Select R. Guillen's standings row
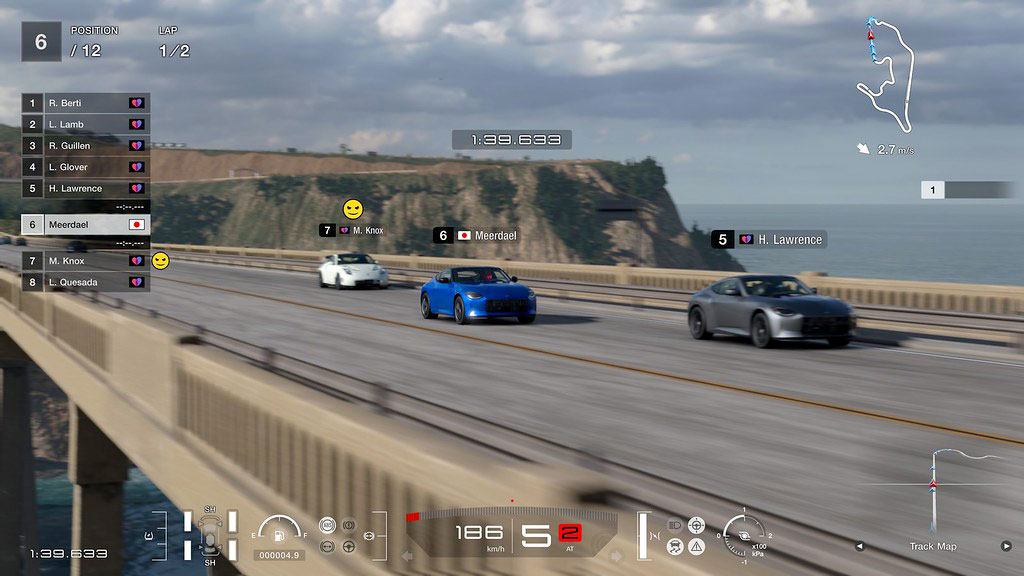This screenshot has width=1024, height=576. point(86,146)
